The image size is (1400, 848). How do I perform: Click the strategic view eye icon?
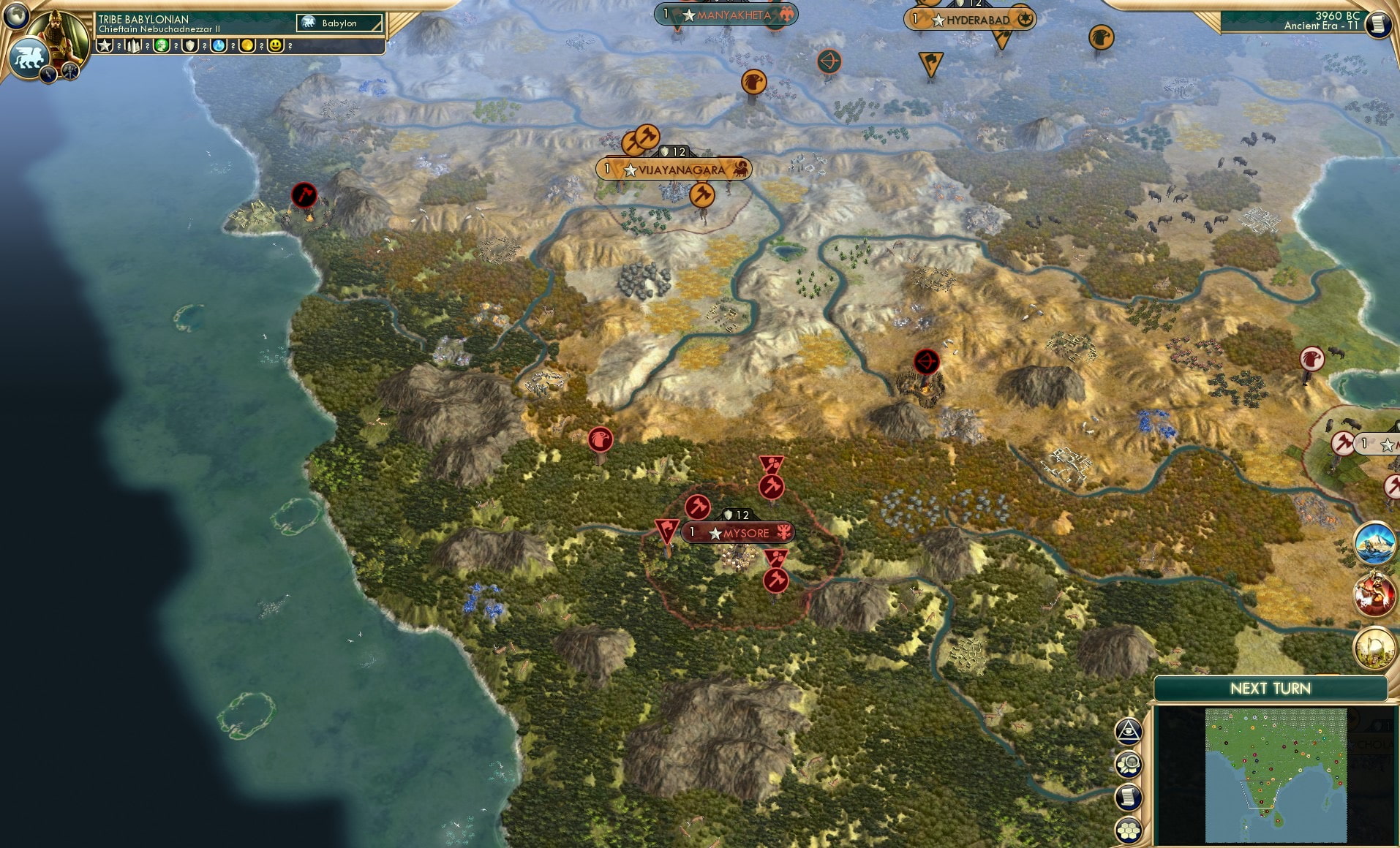(1129, 731)
